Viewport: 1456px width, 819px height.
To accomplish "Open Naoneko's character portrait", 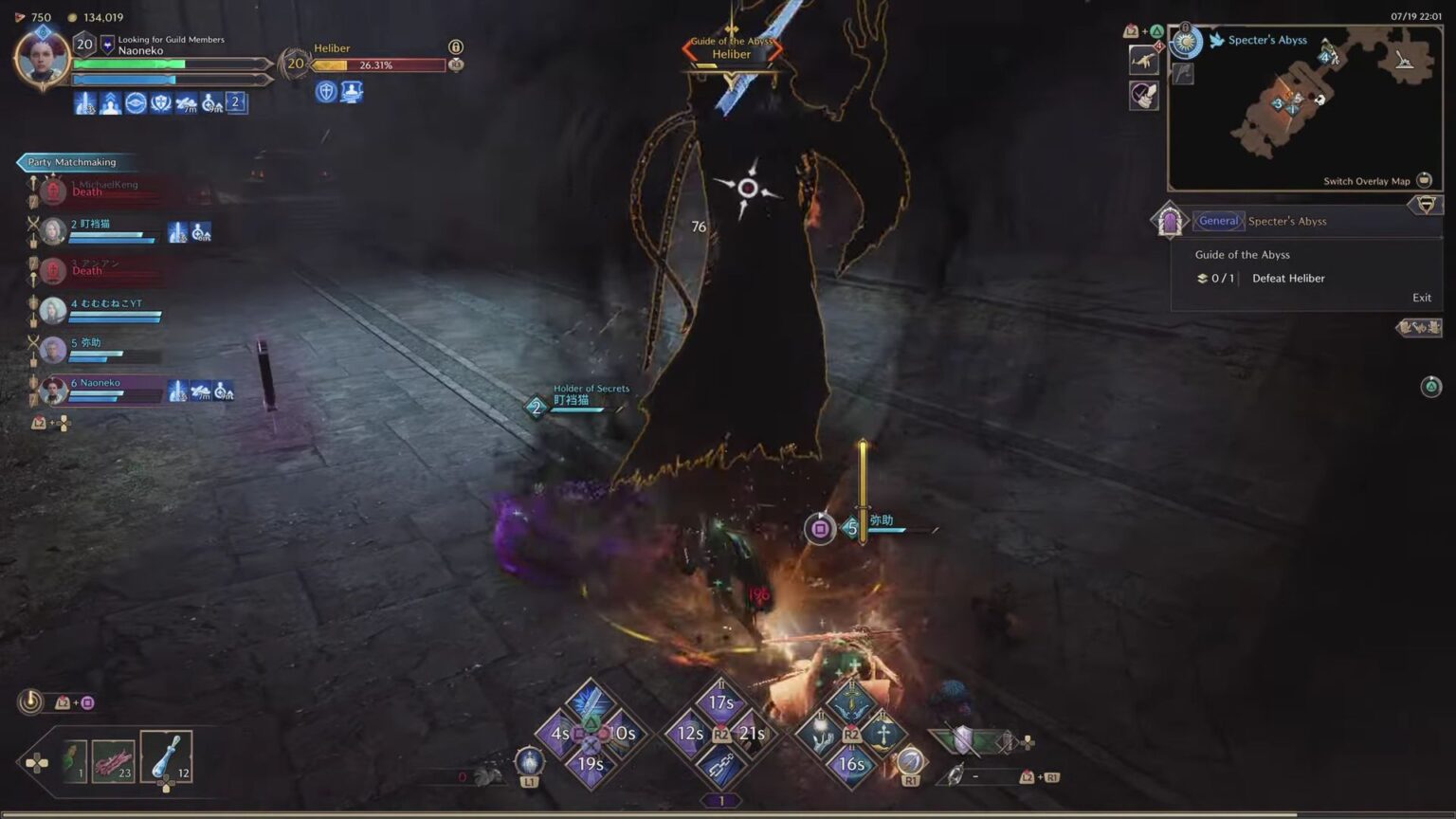I will [x=42, y=57].
